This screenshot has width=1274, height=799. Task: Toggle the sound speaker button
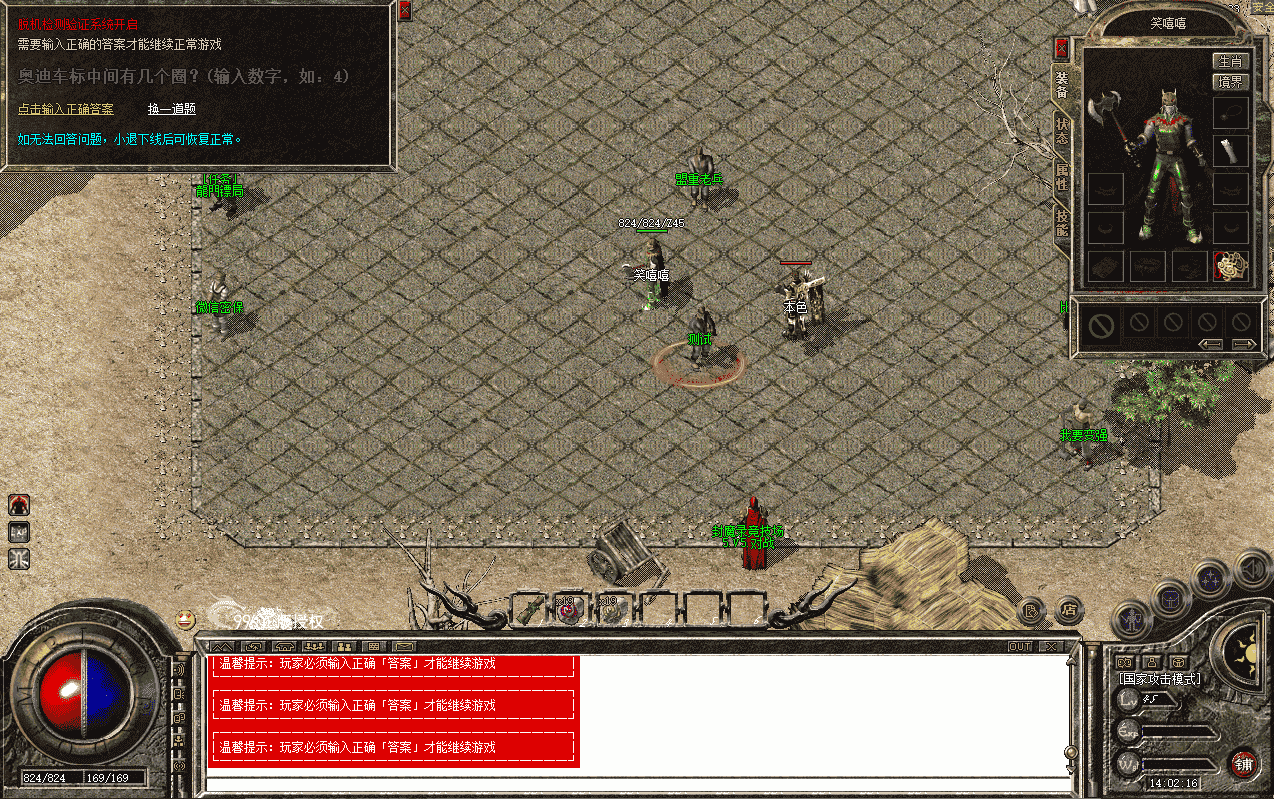(x=1250, y=569)
